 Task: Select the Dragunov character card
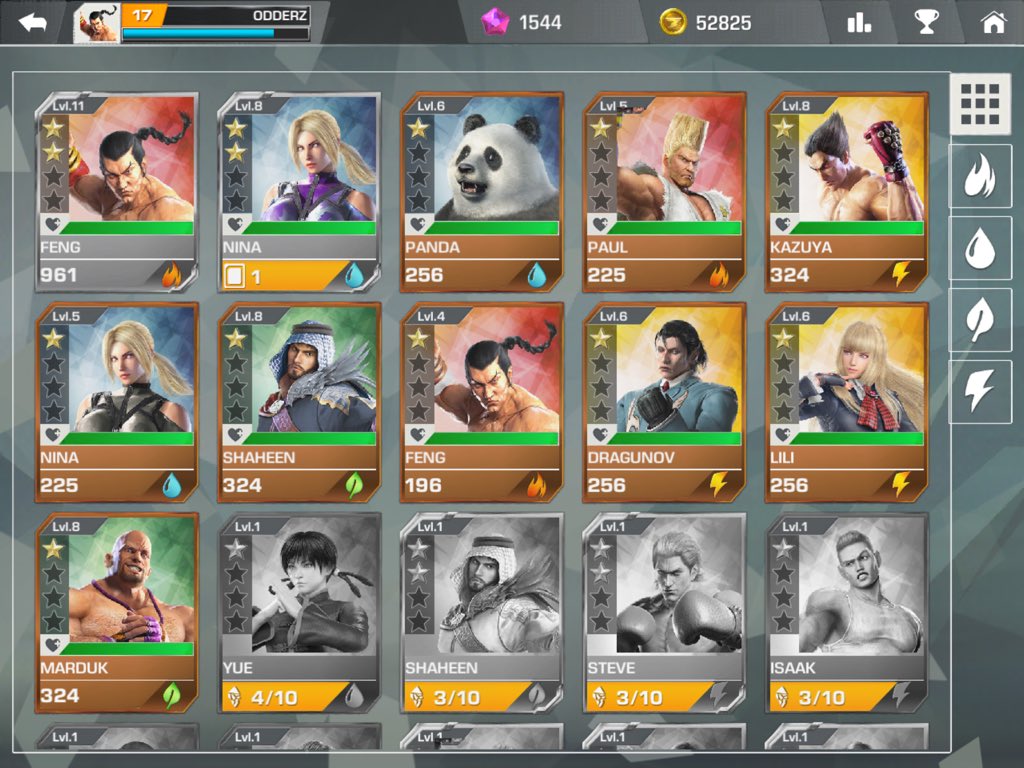(x=665, y=402)
